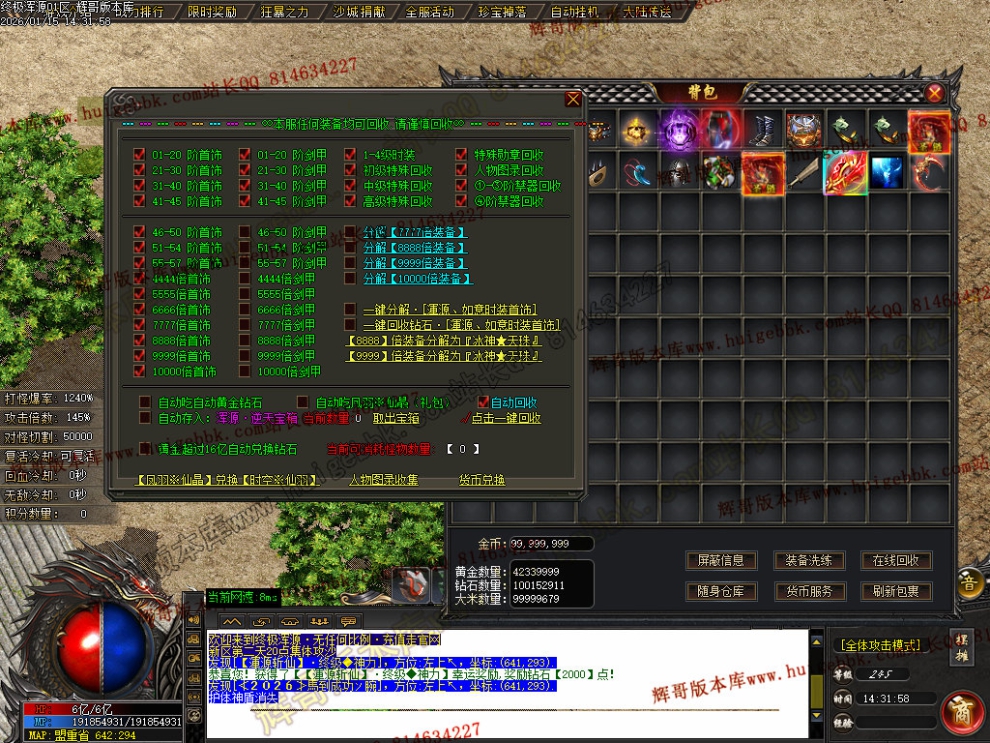Image resolution: width=990 pixels, height=743 pixels.
Task: Toggle the 自动回收 checkbox
Action: (x=482, y=402)
